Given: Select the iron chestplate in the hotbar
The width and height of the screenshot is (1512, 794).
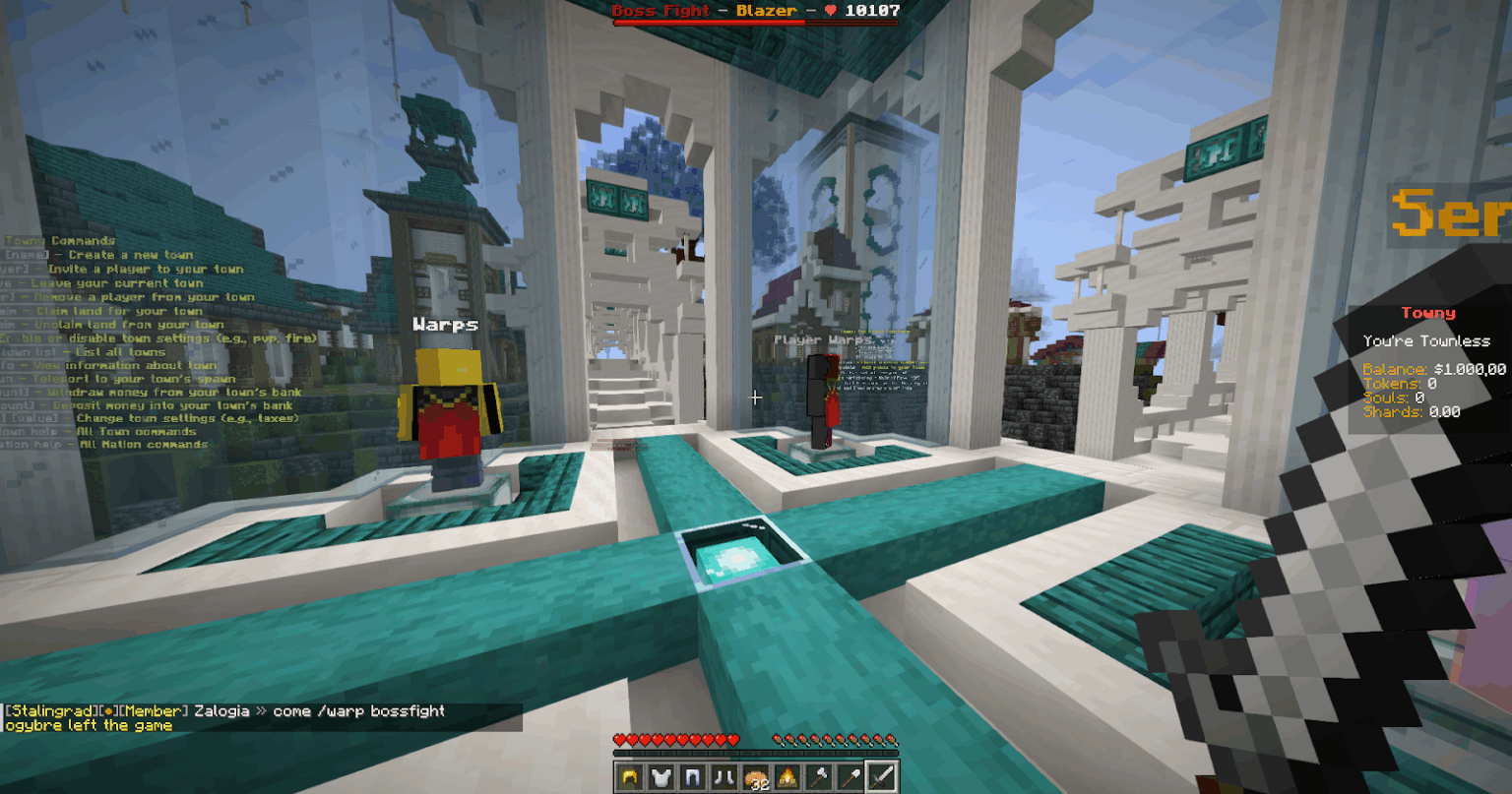Looking at the screenshot, I should coord(661,775).
